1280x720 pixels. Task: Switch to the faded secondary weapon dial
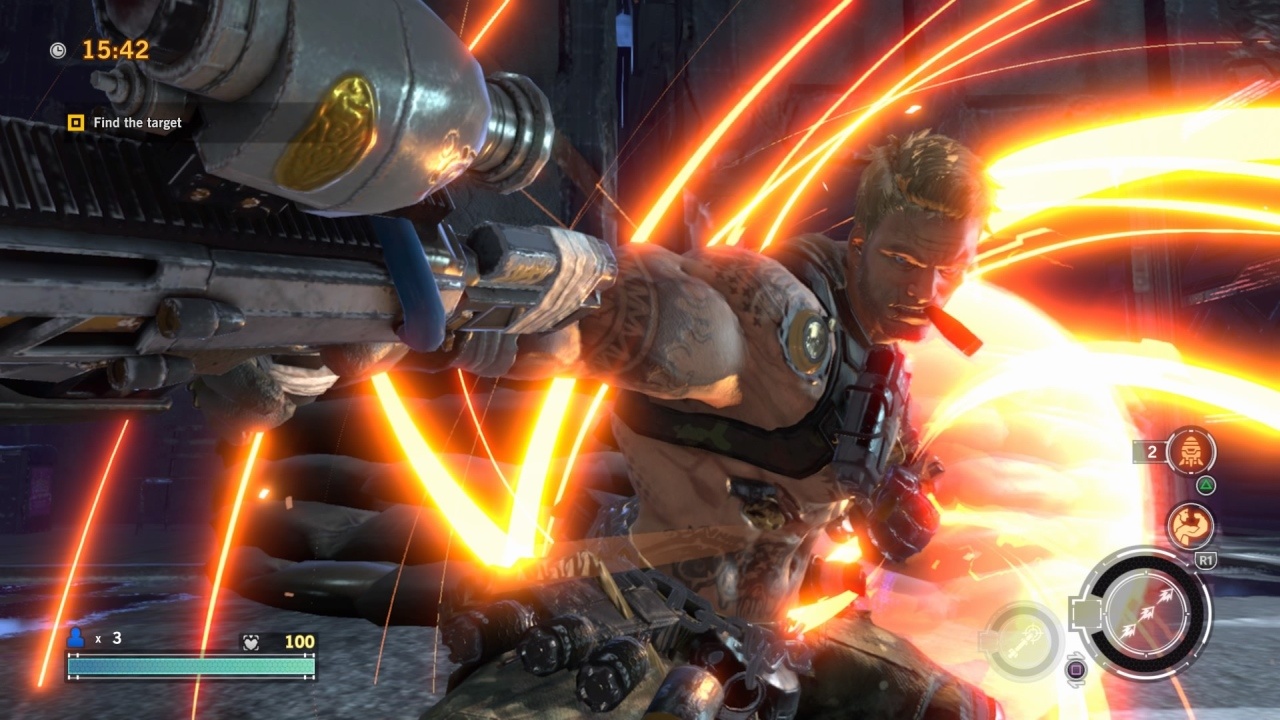[1021, 639]
